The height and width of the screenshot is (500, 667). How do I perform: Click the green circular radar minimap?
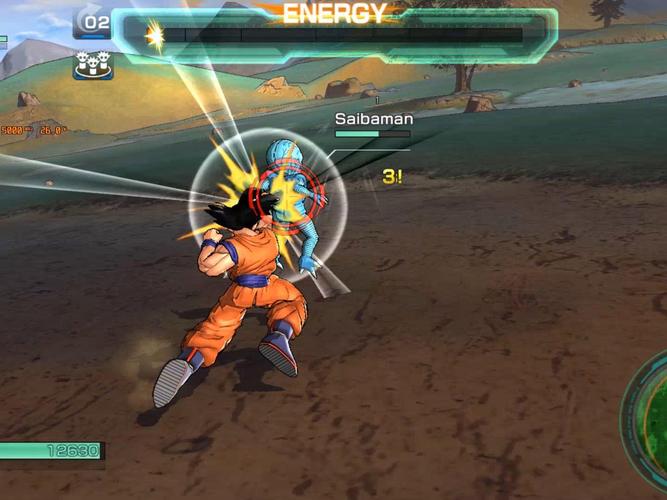tap(648, 419)
